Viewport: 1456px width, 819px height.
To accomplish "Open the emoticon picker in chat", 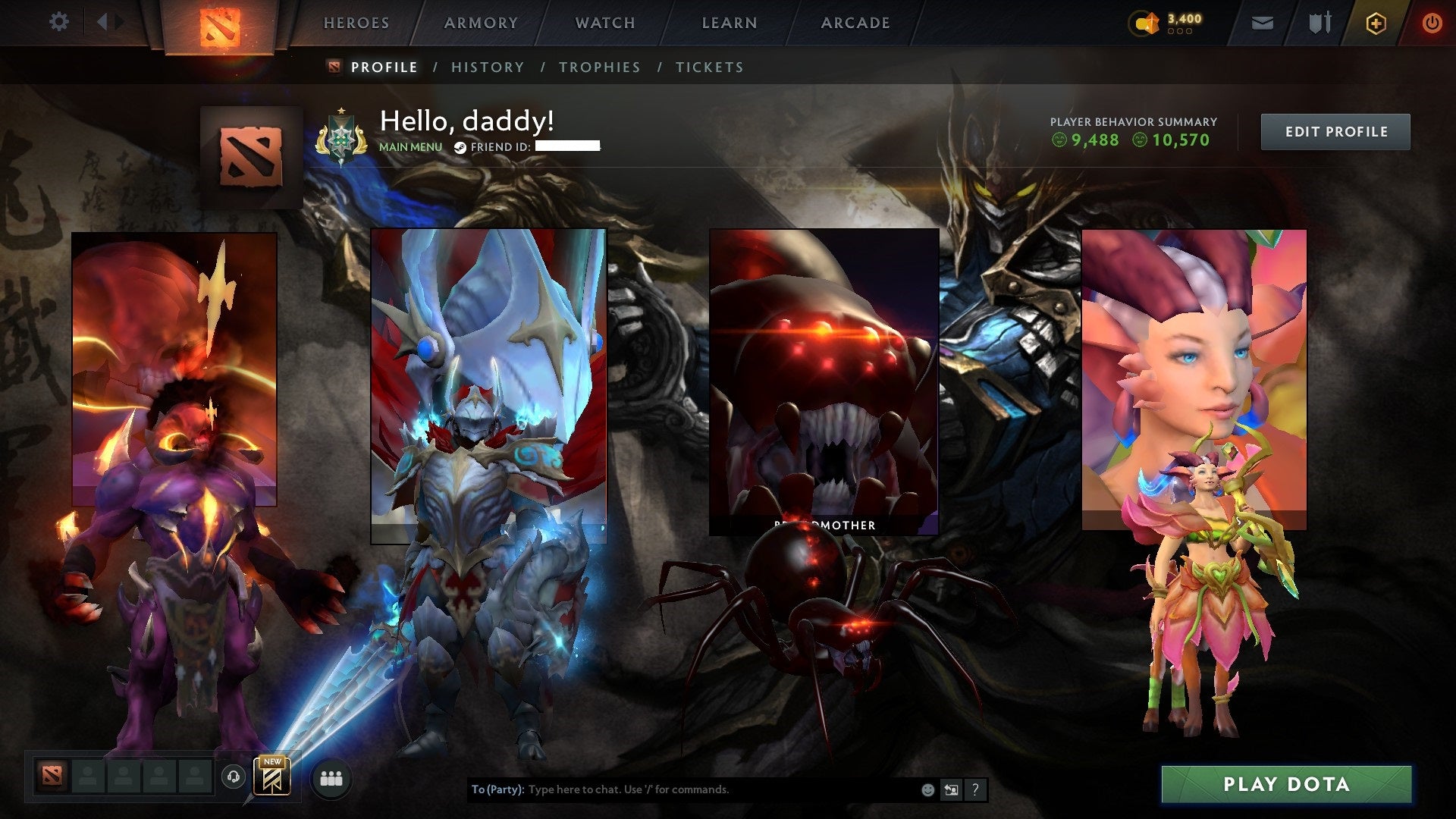I will 927,789.
